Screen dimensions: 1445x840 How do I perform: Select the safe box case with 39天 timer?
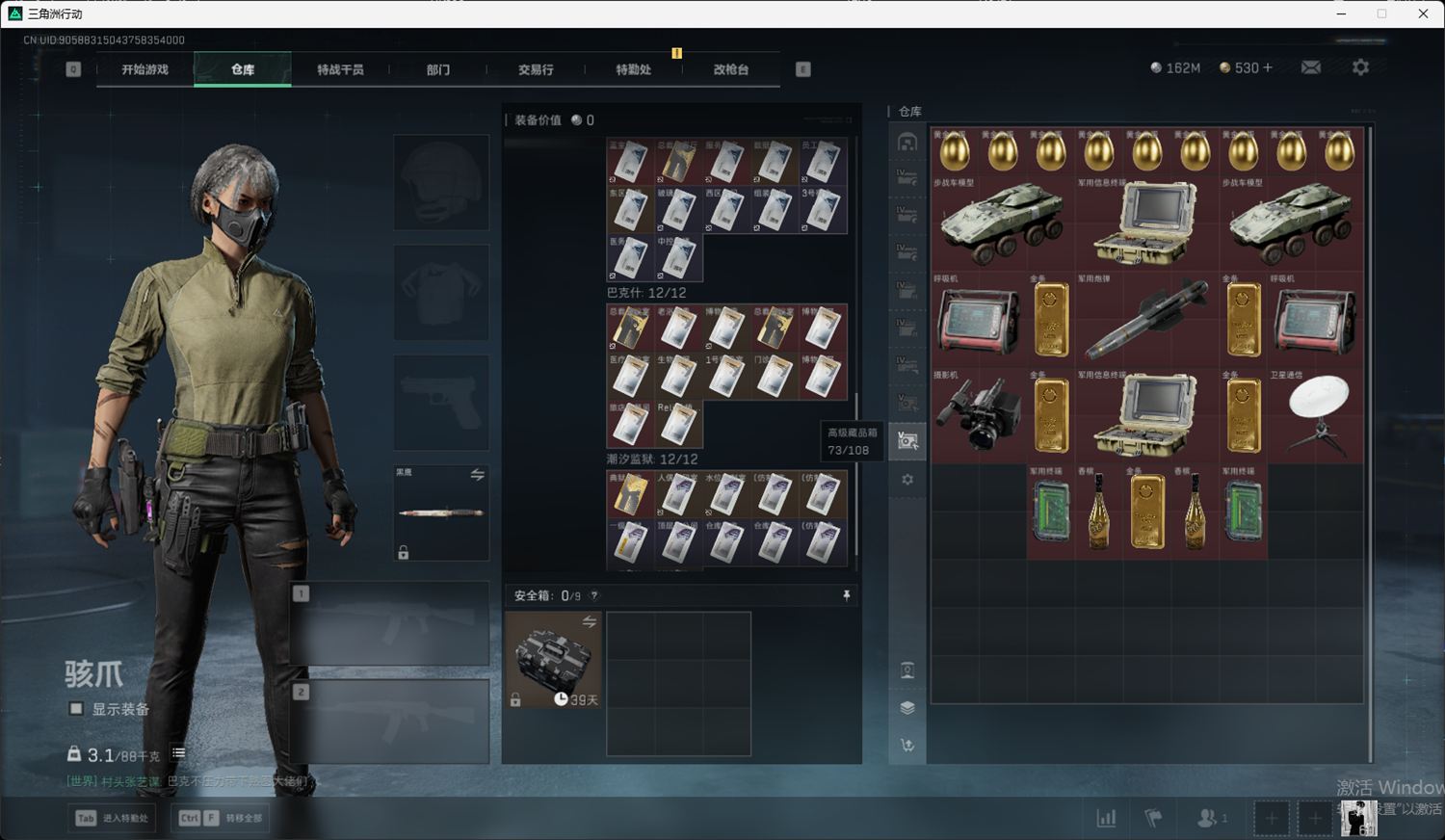(554, 660)
